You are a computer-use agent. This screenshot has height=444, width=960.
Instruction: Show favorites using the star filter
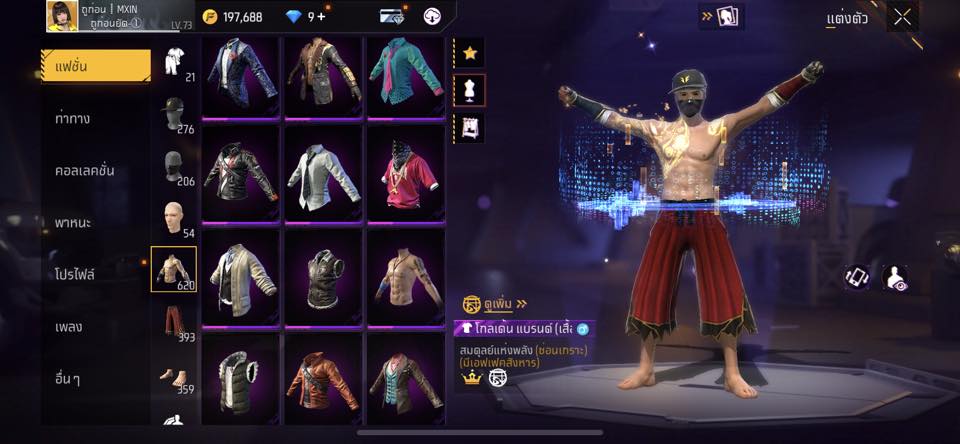[469, 53]
